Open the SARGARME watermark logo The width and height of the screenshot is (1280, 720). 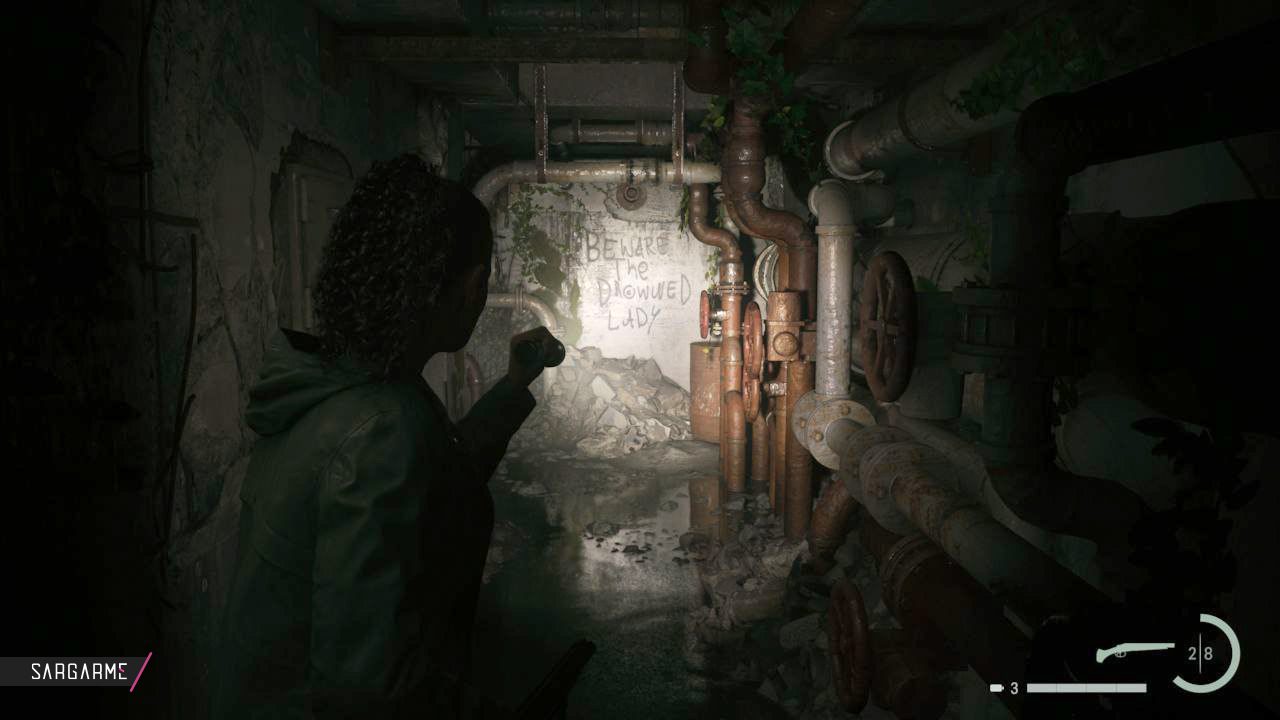[x=78, y=671]
